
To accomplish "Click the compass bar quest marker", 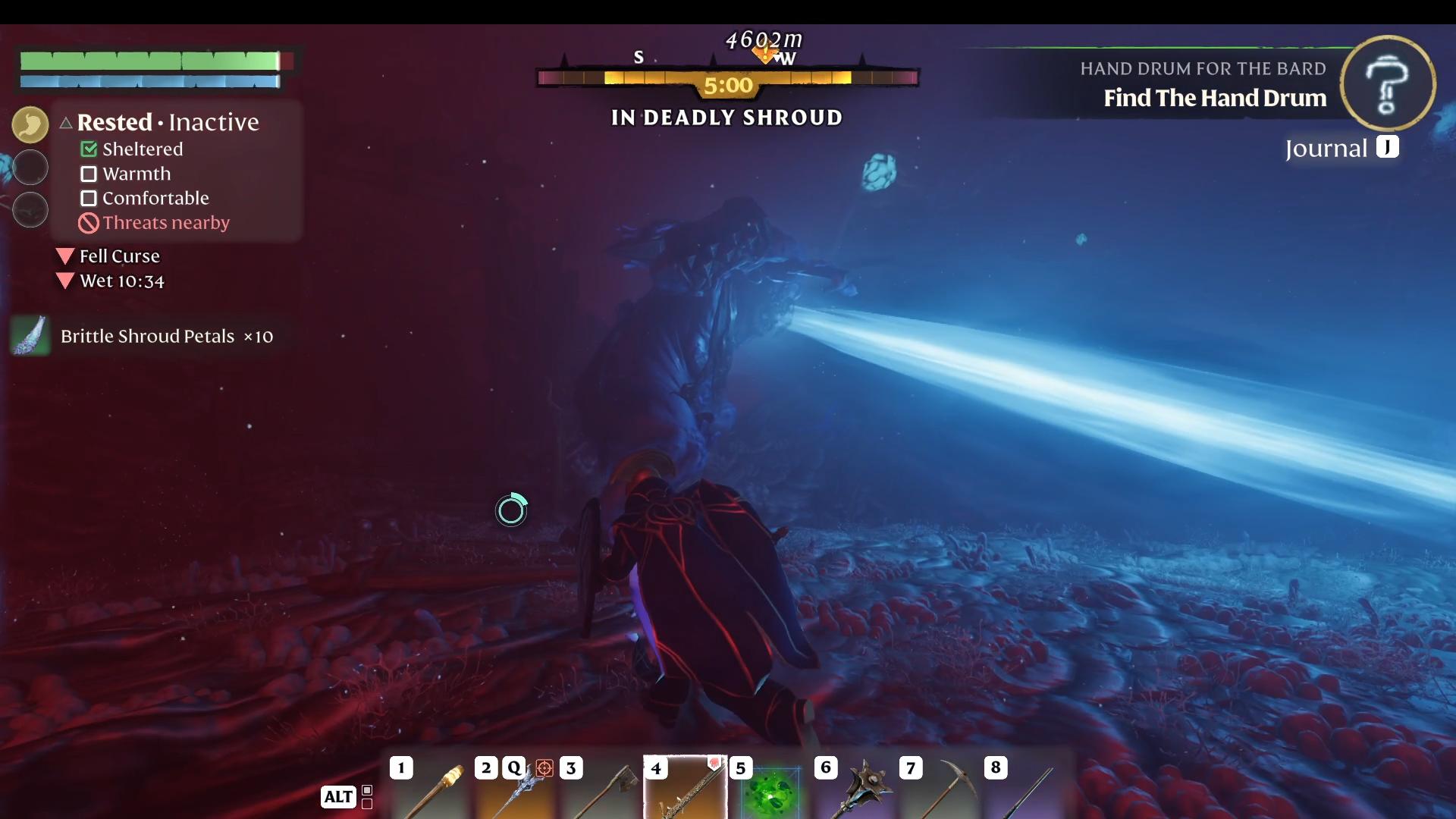I will [x=764, y=55].
